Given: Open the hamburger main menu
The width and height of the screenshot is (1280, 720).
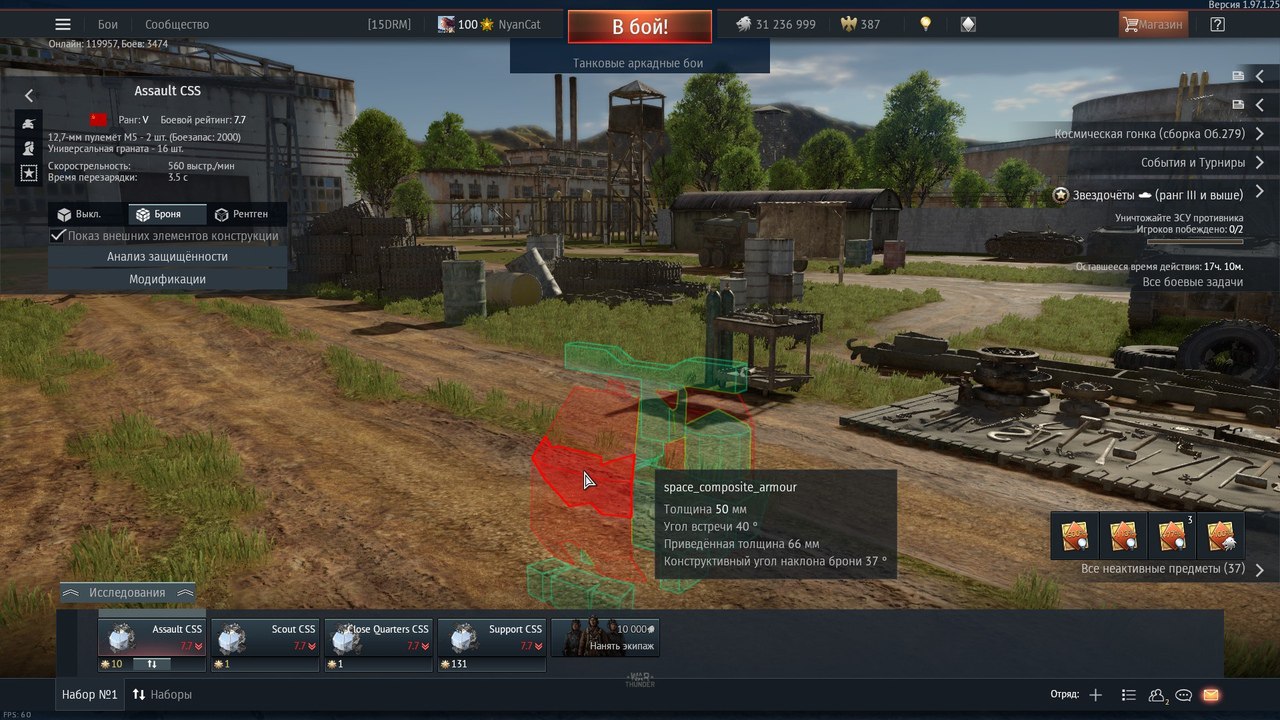Looking at the screenshot, I should [x=63, y=25].
